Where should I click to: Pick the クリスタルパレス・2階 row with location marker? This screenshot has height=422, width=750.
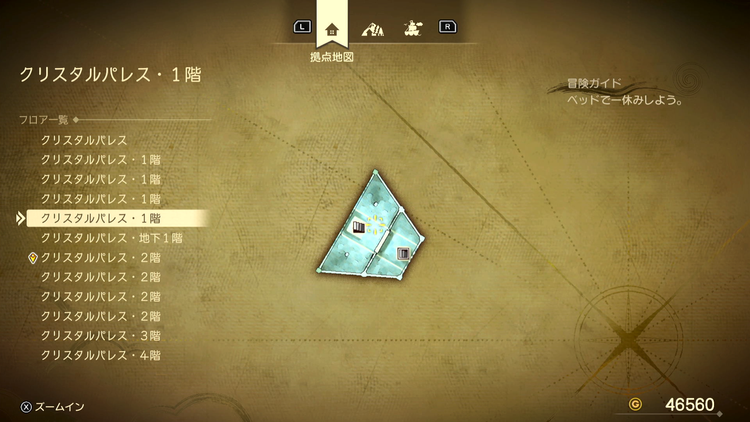click(100, 257)
